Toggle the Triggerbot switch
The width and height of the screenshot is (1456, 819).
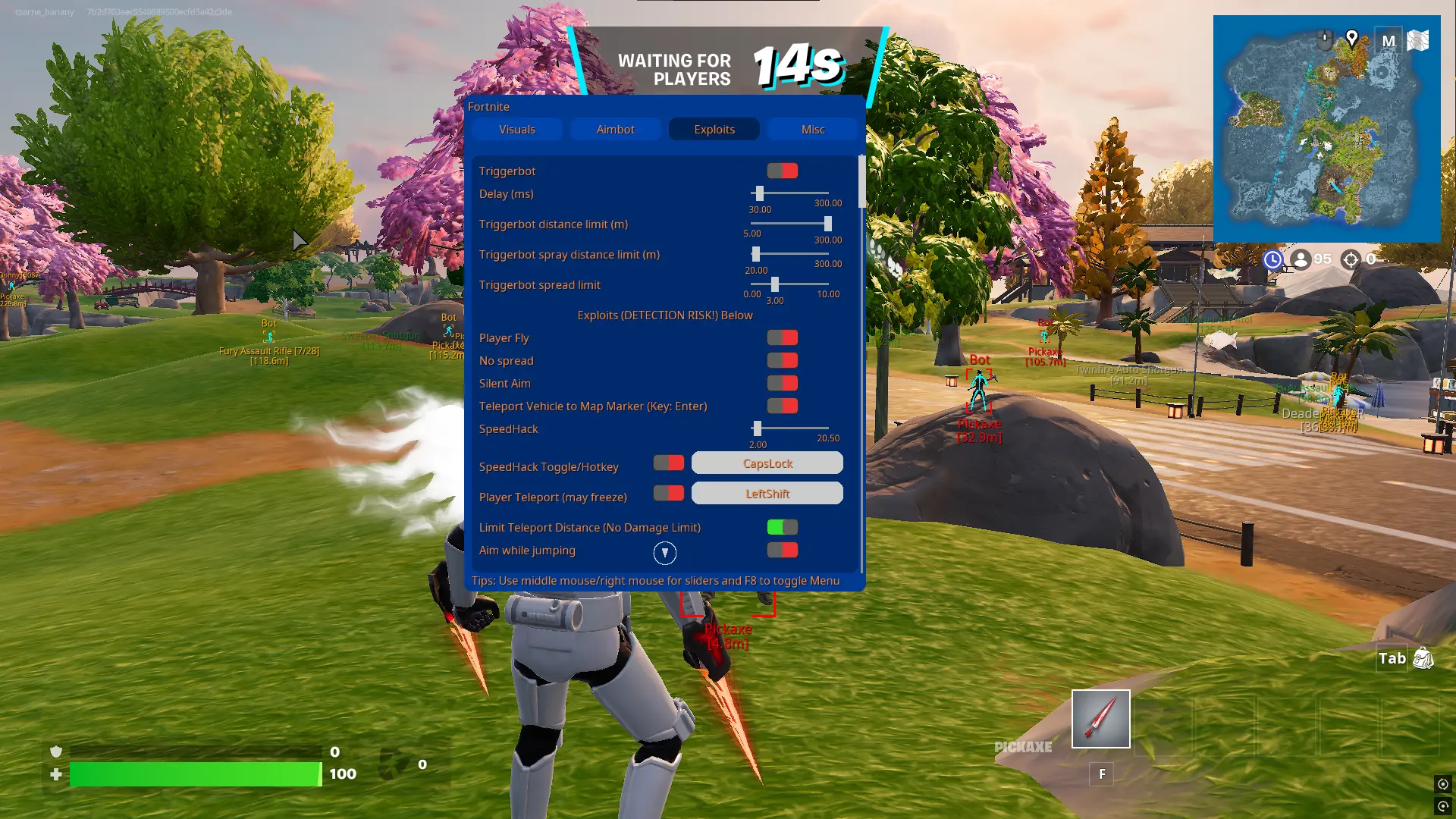click(782, 171)
